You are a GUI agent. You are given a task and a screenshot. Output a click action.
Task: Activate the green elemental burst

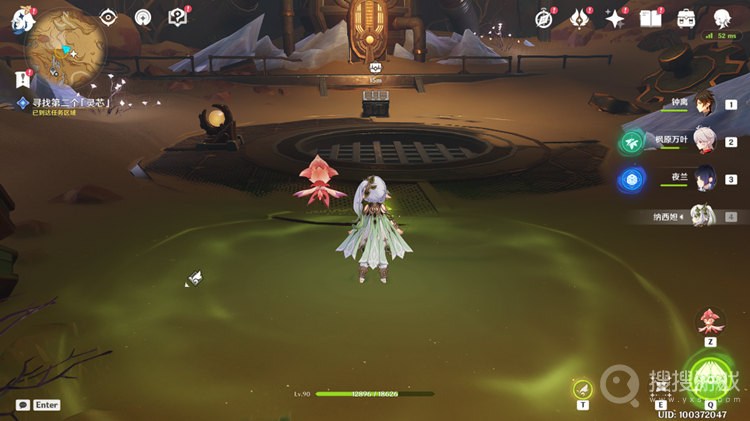(710, 376)
